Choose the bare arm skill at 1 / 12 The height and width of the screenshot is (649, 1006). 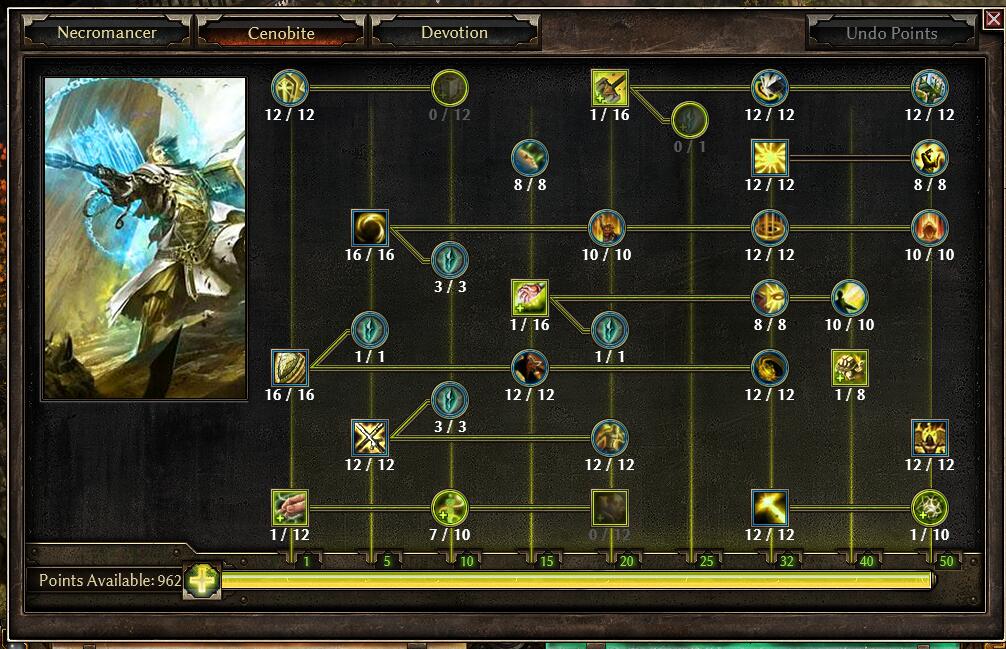coord(290,508)
